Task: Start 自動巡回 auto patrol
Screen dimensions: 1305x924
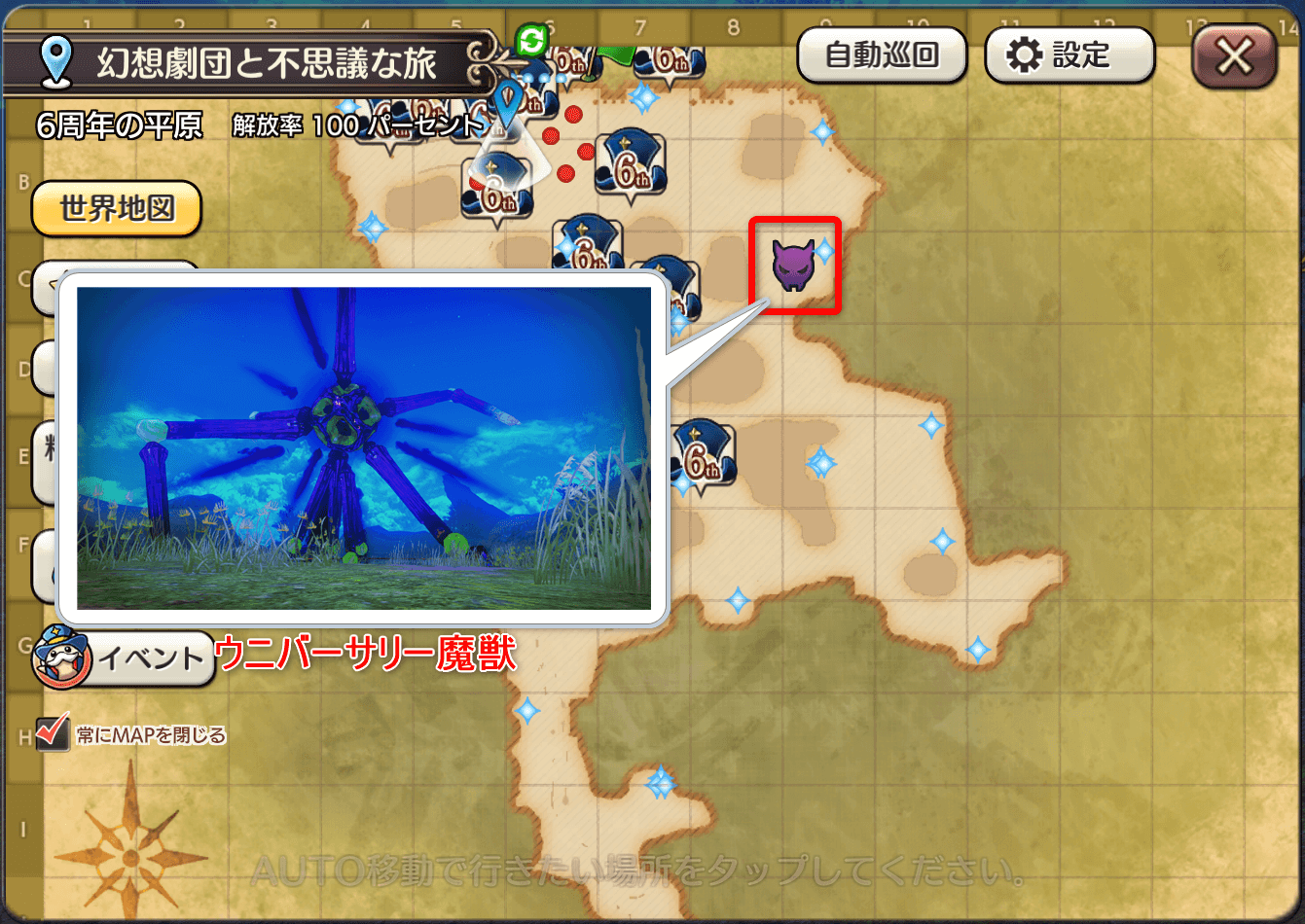Action: 881,55
